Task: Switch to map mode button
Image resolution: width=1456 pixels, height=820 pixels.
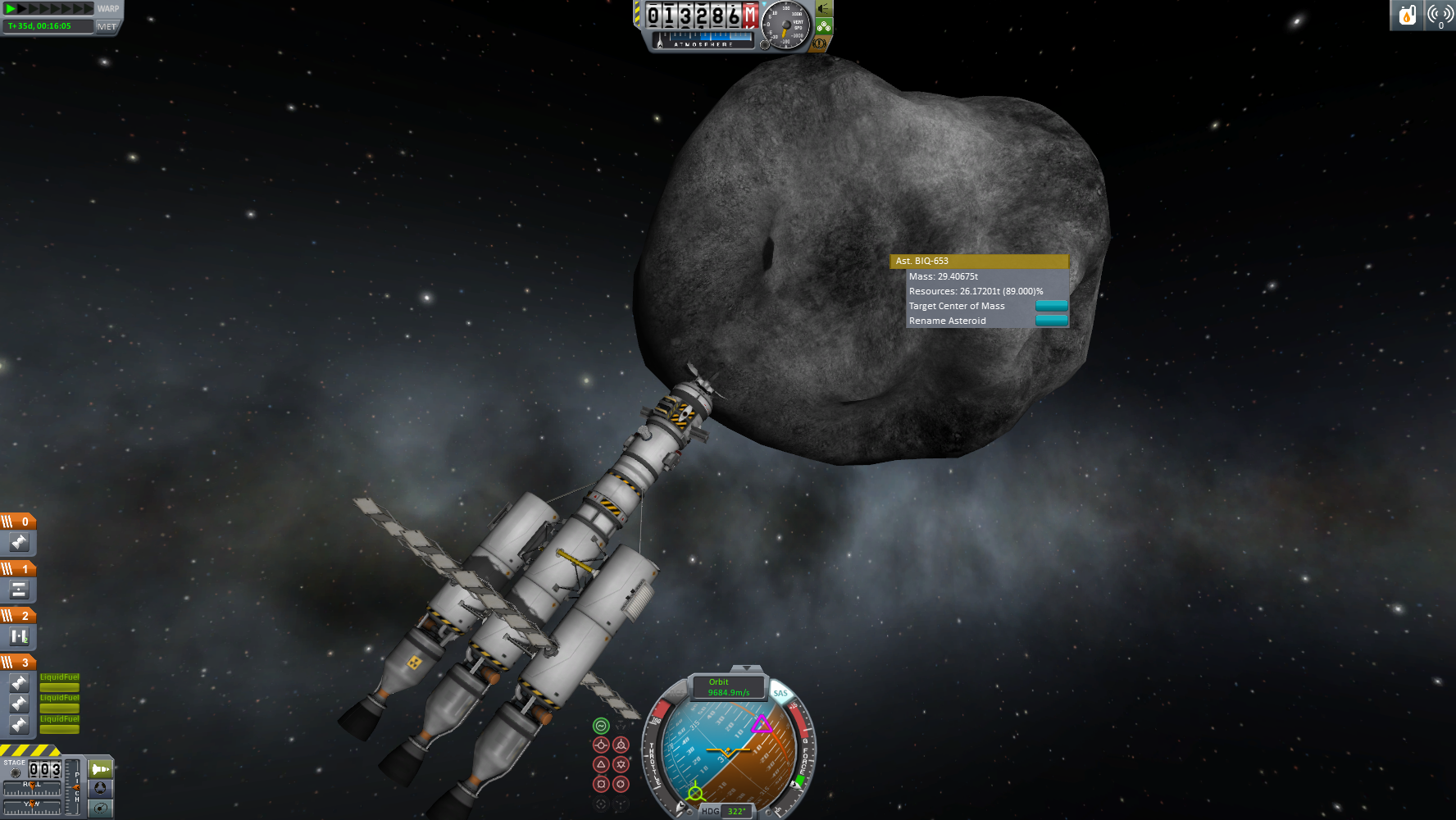Action: click(x=101, y=808)
